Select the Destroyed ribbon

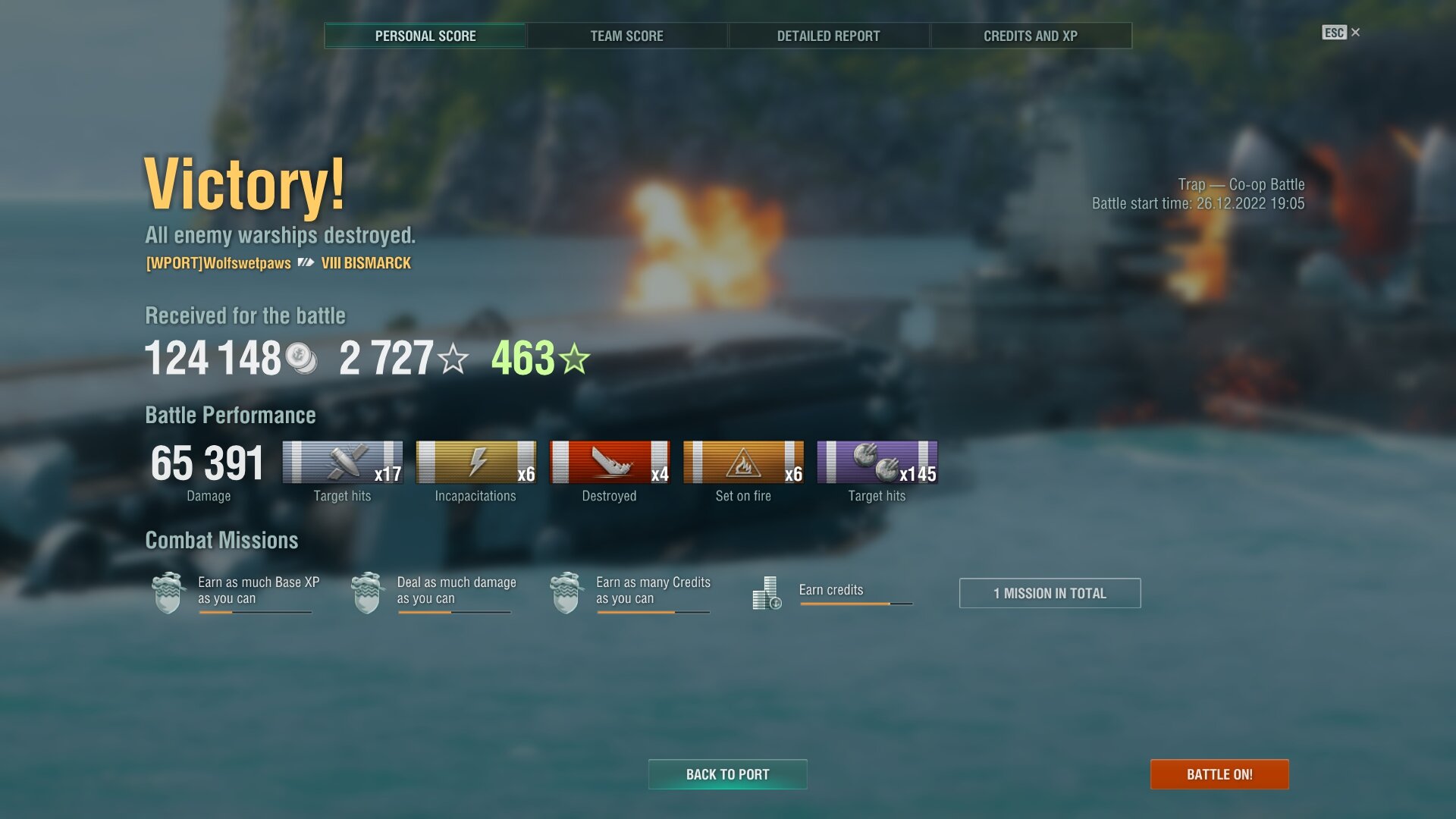[x=609, y=463]
